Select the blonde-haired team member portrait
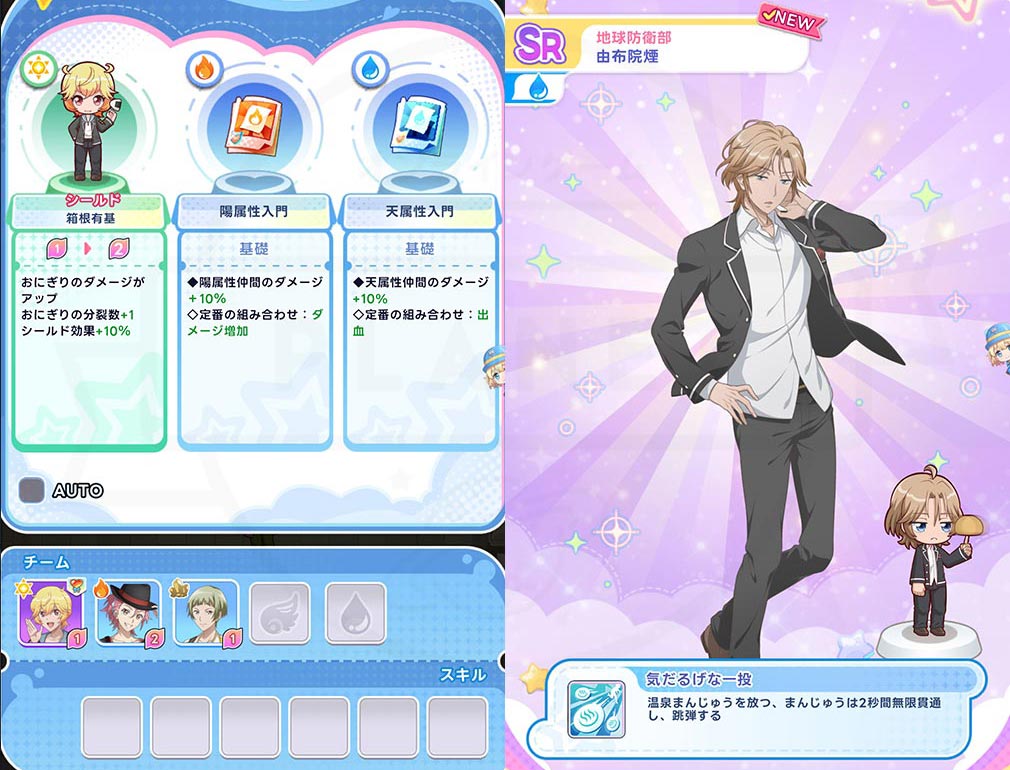Image resolution: width=1010 pixels, height=770 pixels. [x=50, y=612]
